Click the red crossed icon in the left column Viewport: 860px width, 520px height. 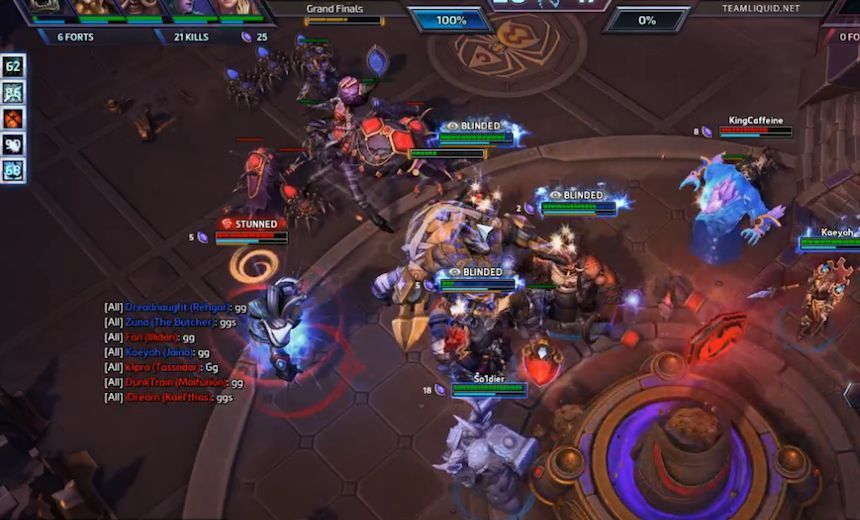pos(13,119)
